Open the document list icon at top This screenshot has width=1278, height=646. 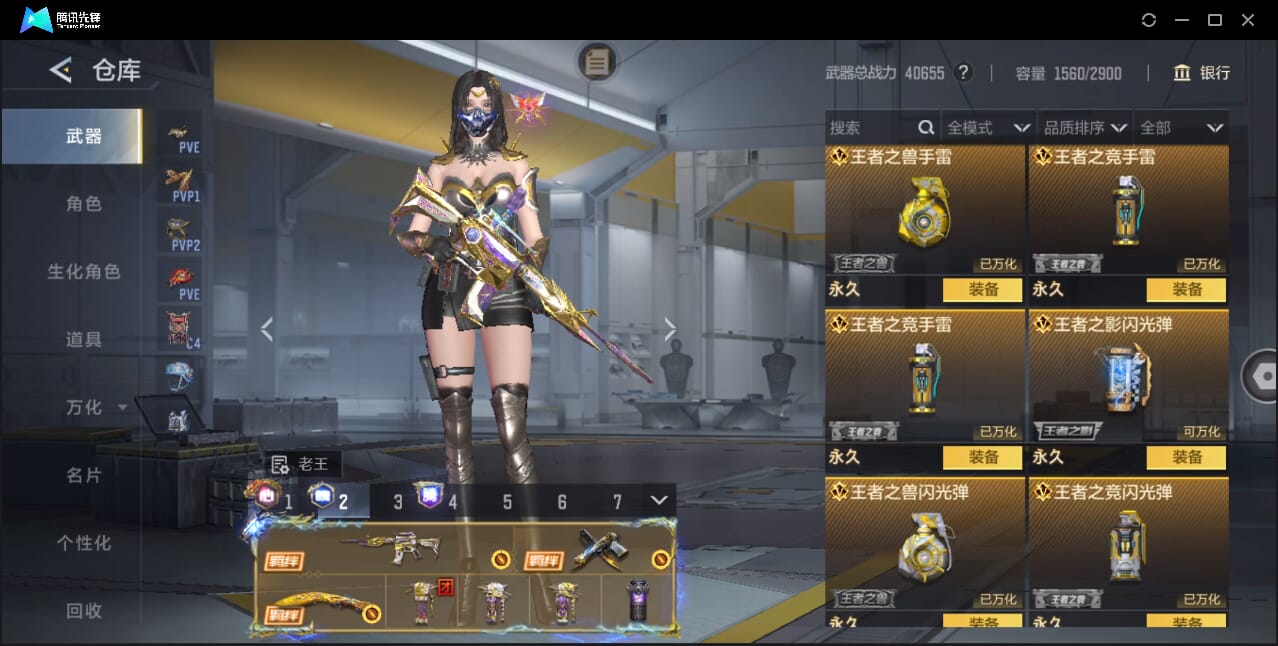597,62
